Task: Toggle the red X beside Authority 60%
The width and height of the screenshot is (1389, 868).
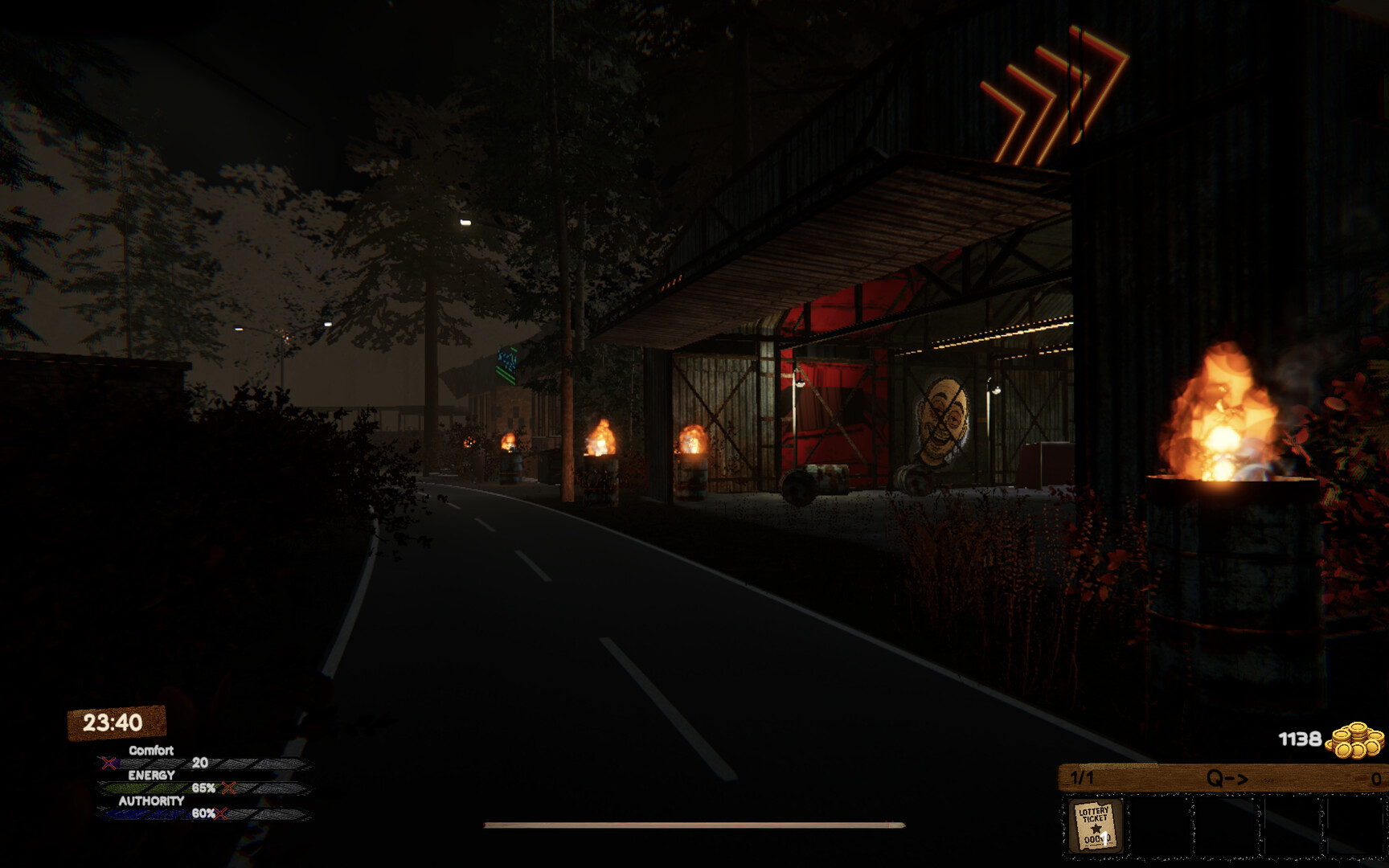Action: pos(220,813)
